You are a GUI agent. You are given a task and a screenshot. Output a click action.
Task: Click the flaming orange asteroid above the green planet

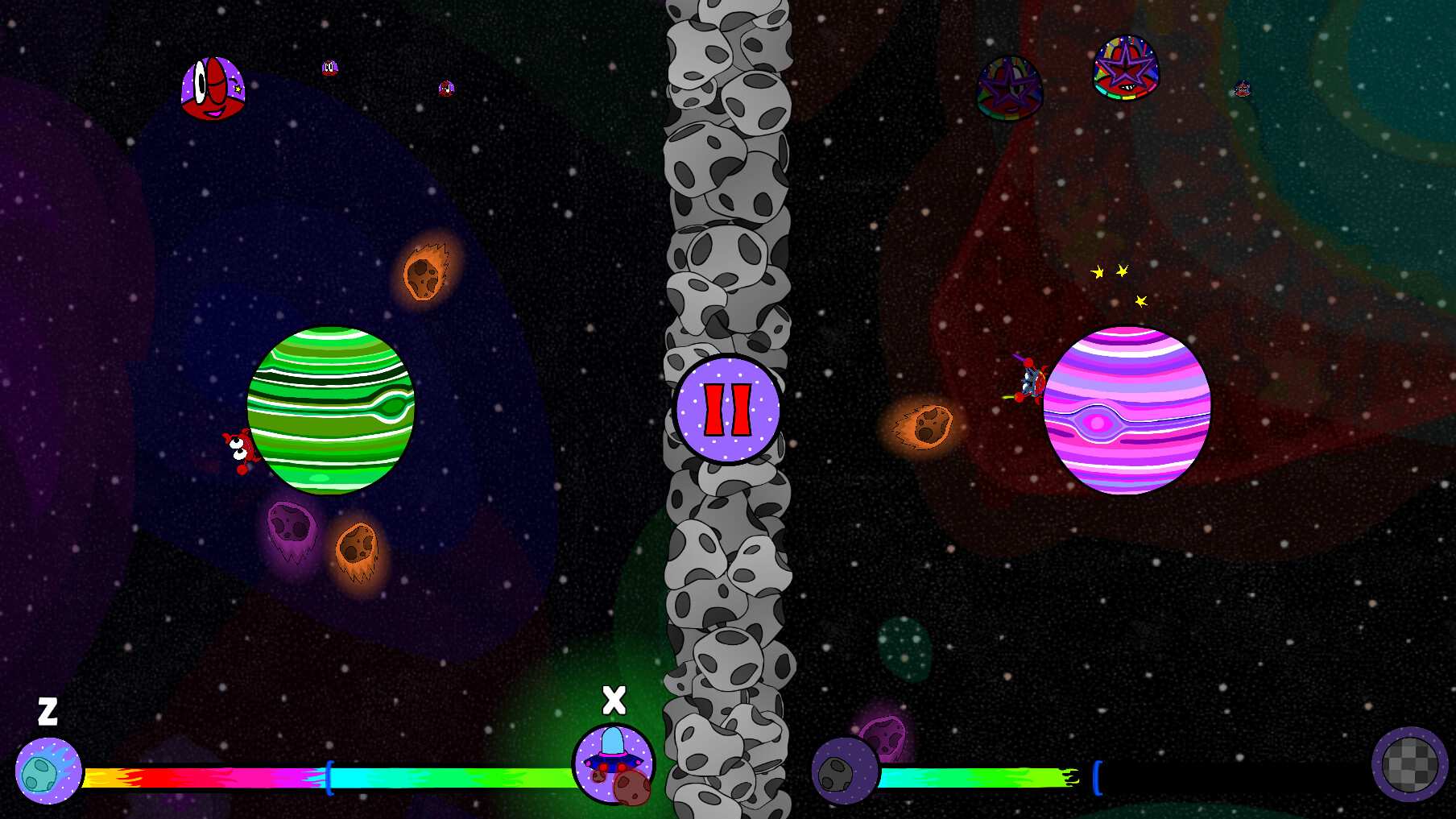[424, 276]
